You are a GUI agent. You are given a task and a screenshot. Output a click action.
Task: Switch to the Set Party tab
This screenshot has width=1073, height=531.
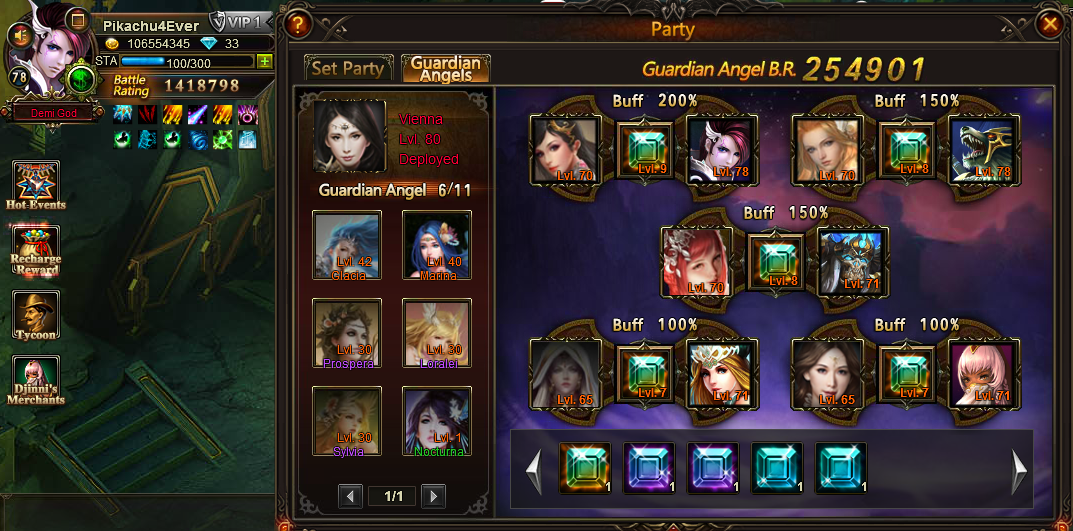tap(348, 68)
